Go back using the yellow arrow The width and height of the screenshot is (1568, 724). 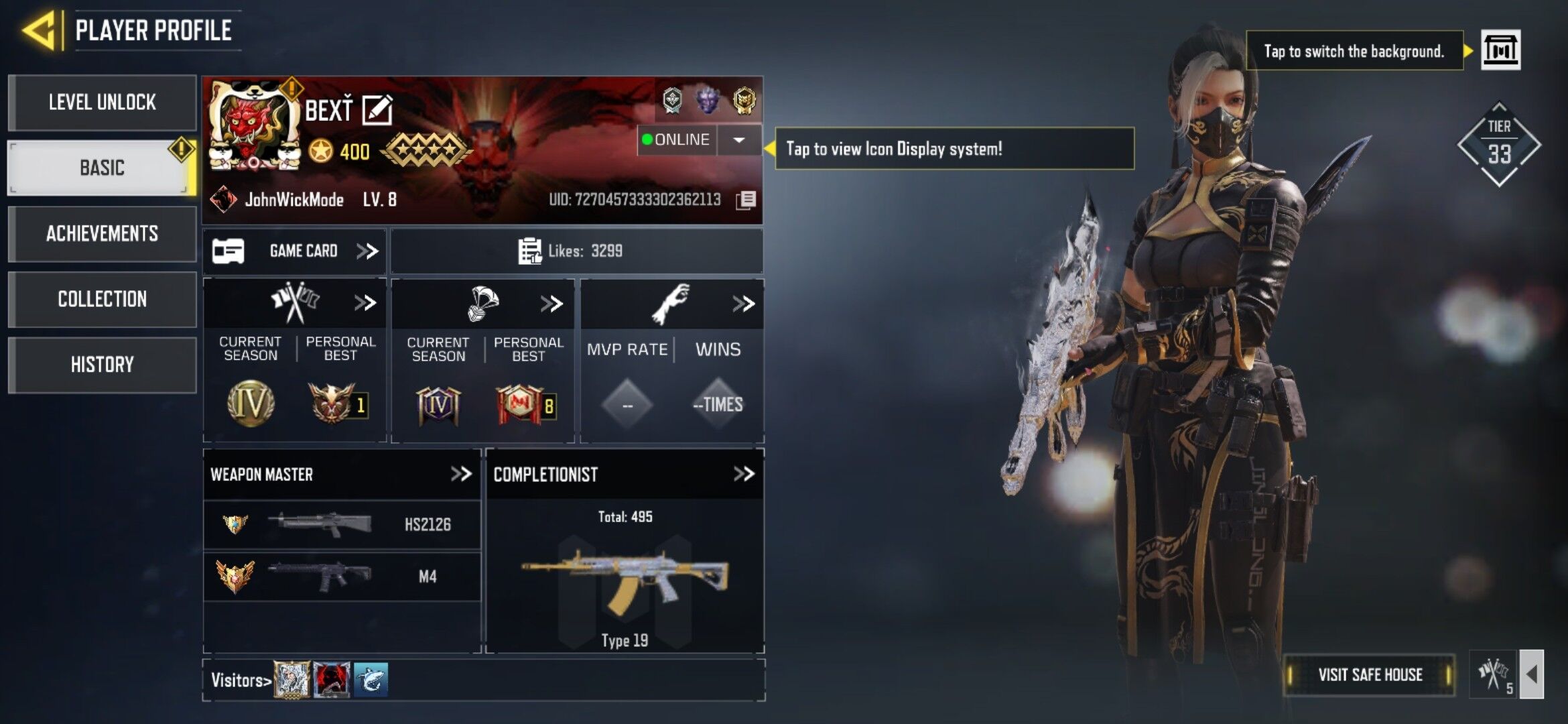click(x=39, y=30)
